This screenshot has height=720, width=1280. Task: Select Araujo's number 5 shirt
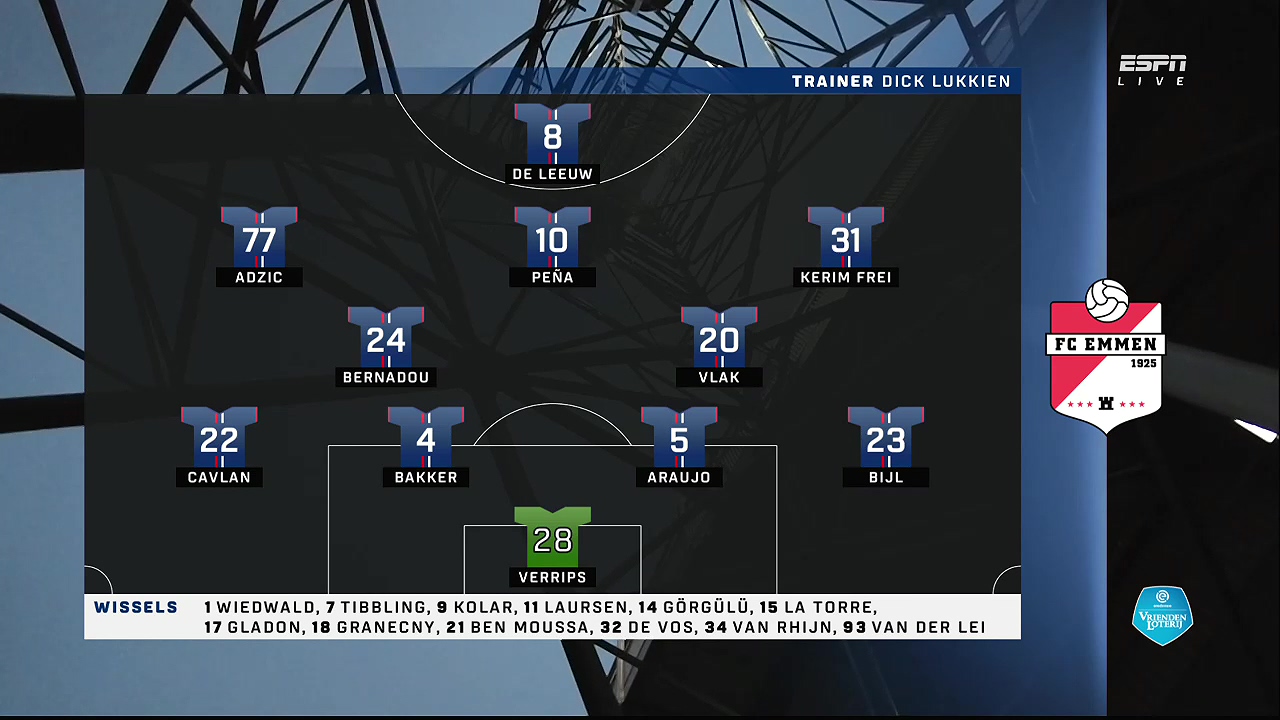[x=679, y=438]
